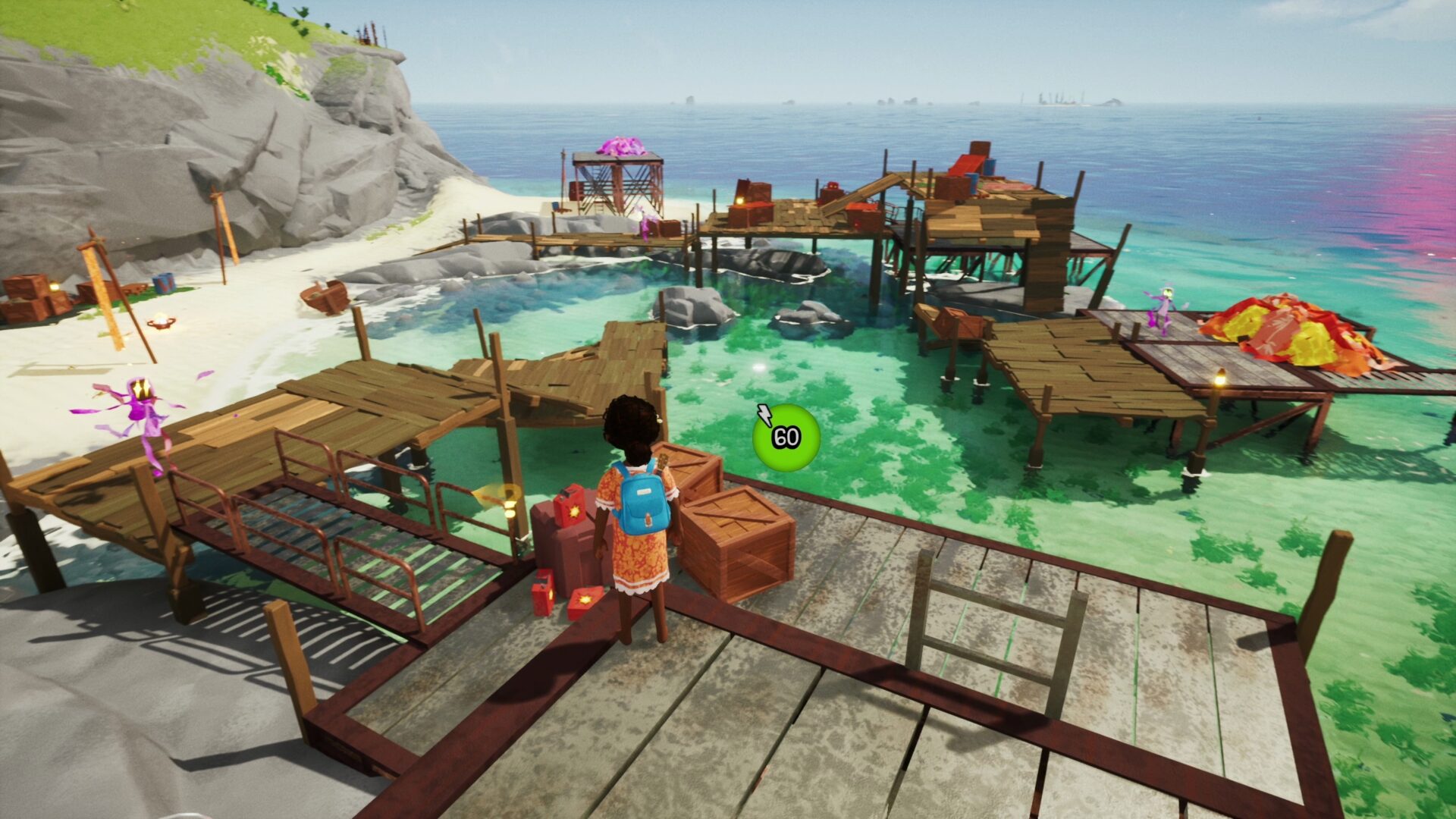Click the campfire on the sandy beach
1456x819 pixels.
coord(162,322)
